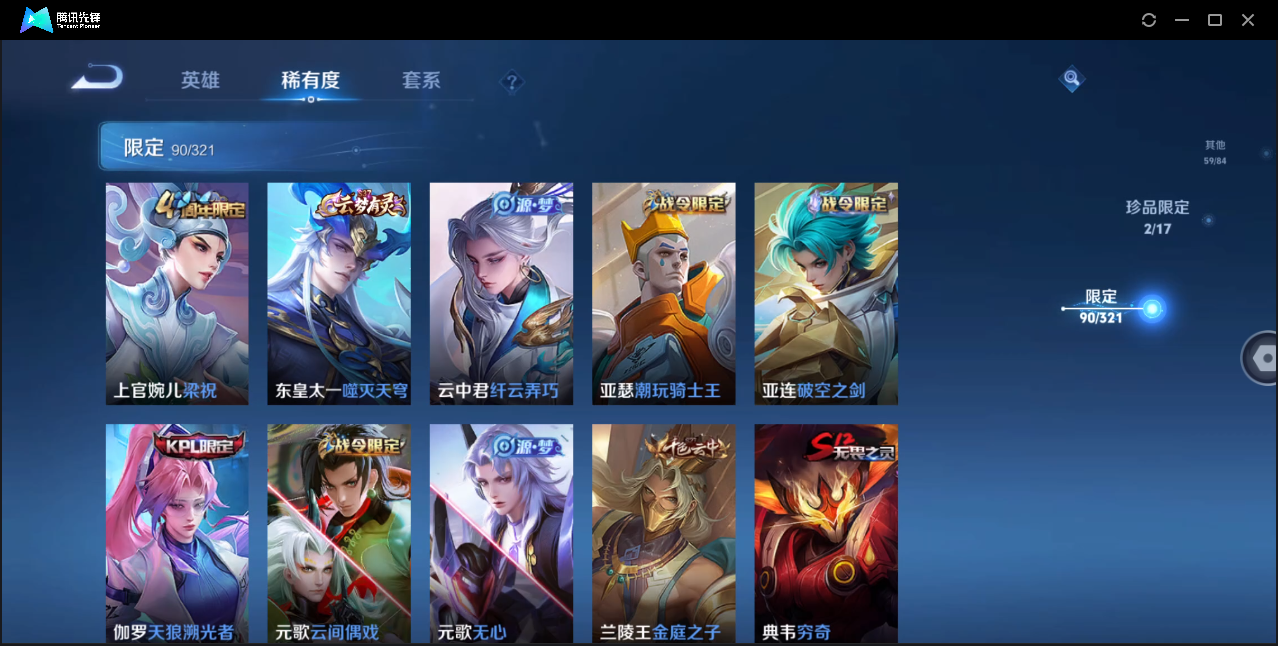Jump to the 其他 rarity section
This screenshot has height=646, width=1278.
1214,152
